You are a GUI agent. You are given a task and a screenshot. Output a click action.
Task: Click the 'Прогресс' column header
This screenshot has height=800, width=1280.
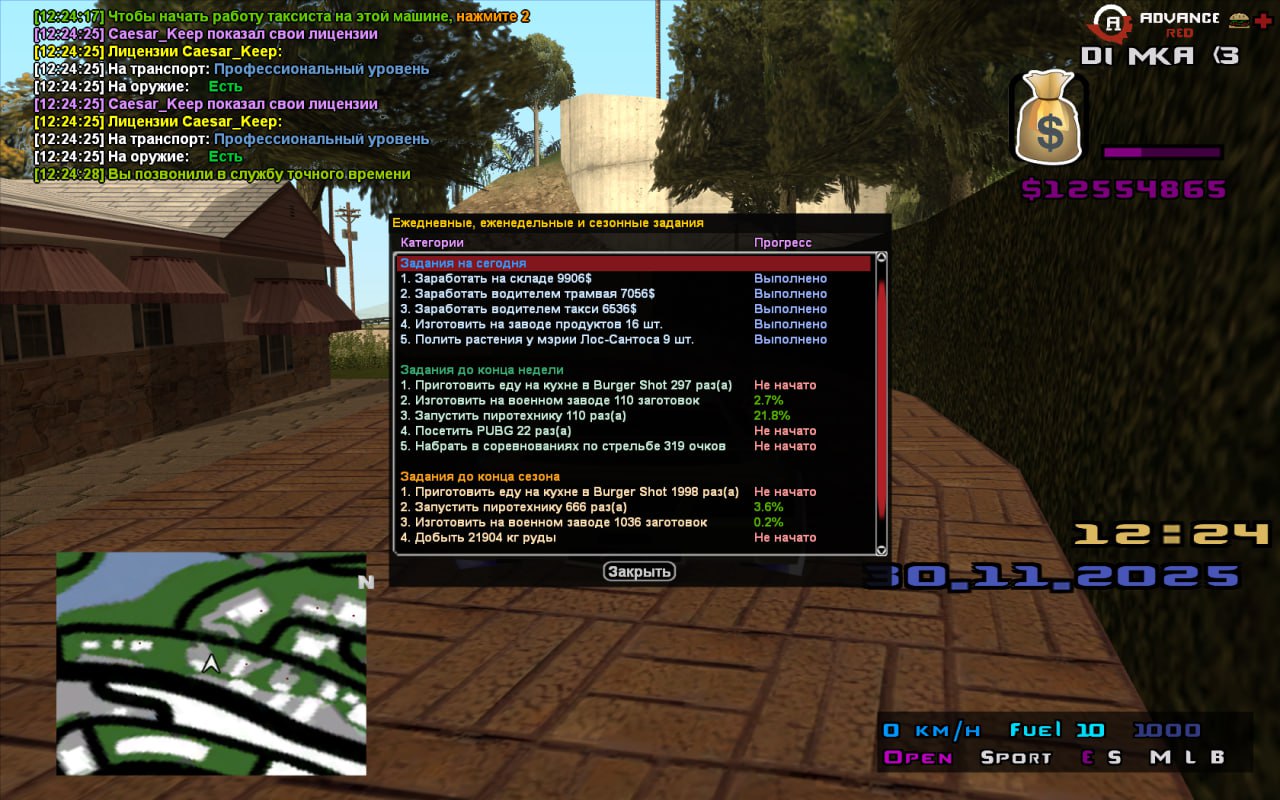click(x=783, y=243)
